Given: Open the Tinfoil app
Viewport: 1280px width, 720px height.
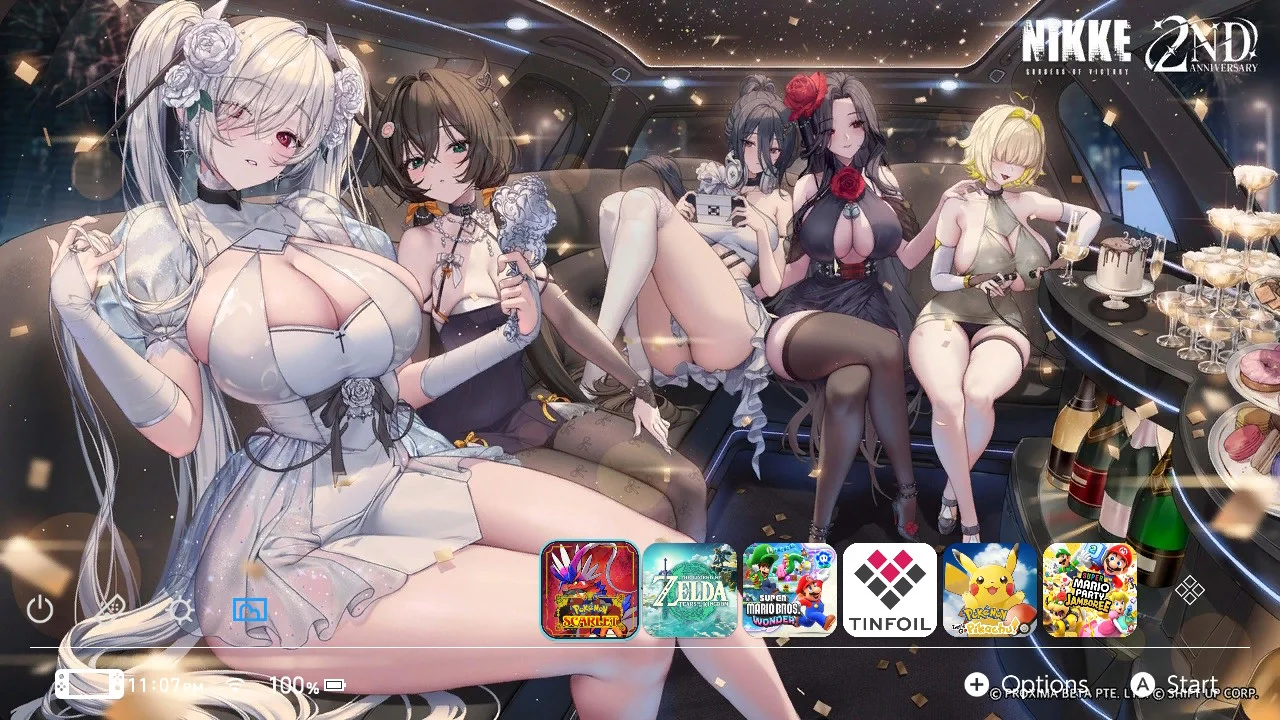Looking at the screenshot, I should 889,591.
